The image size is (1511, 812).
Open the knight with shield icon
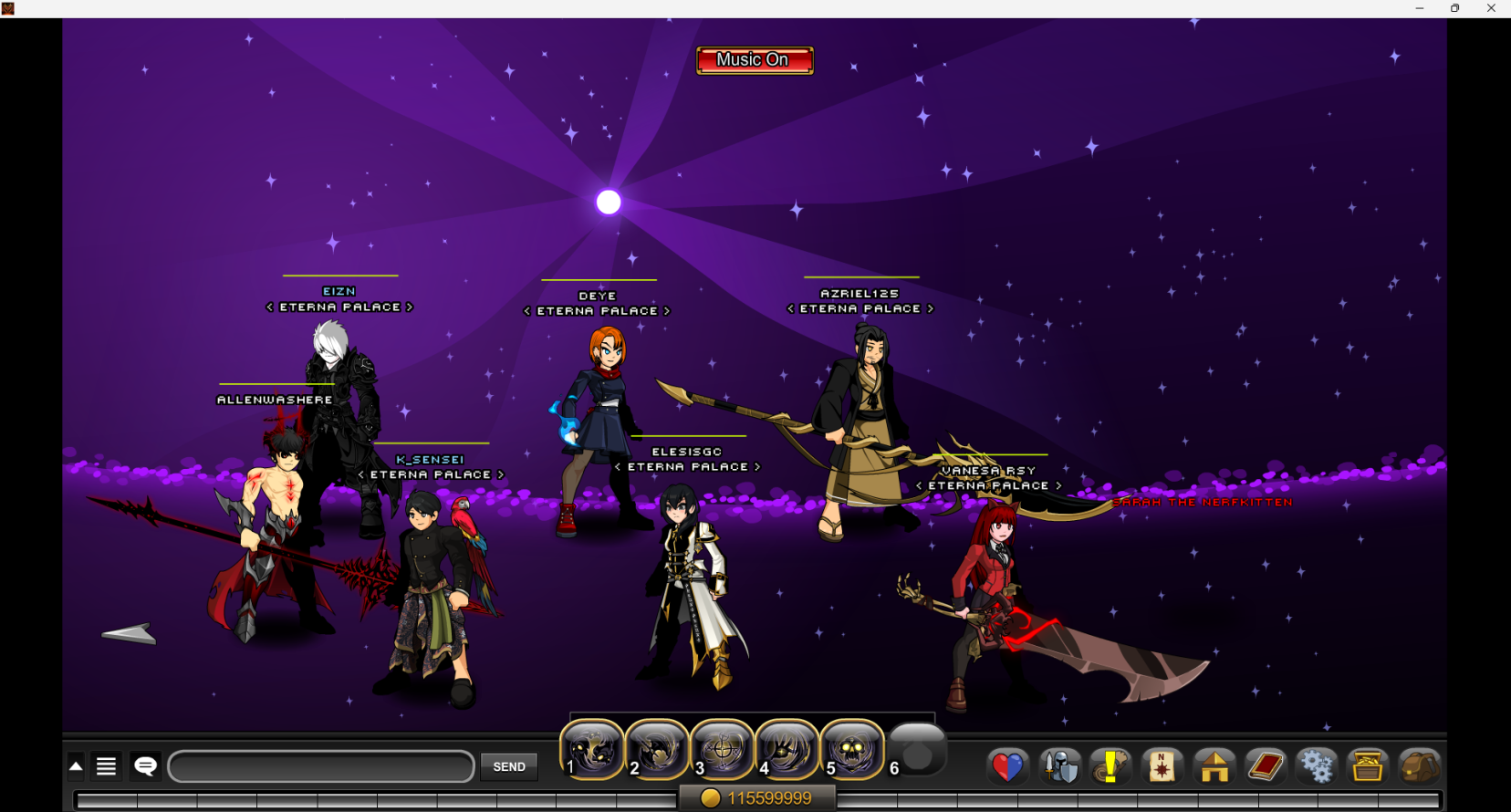pyautogui.click(x=1060, y=766)
